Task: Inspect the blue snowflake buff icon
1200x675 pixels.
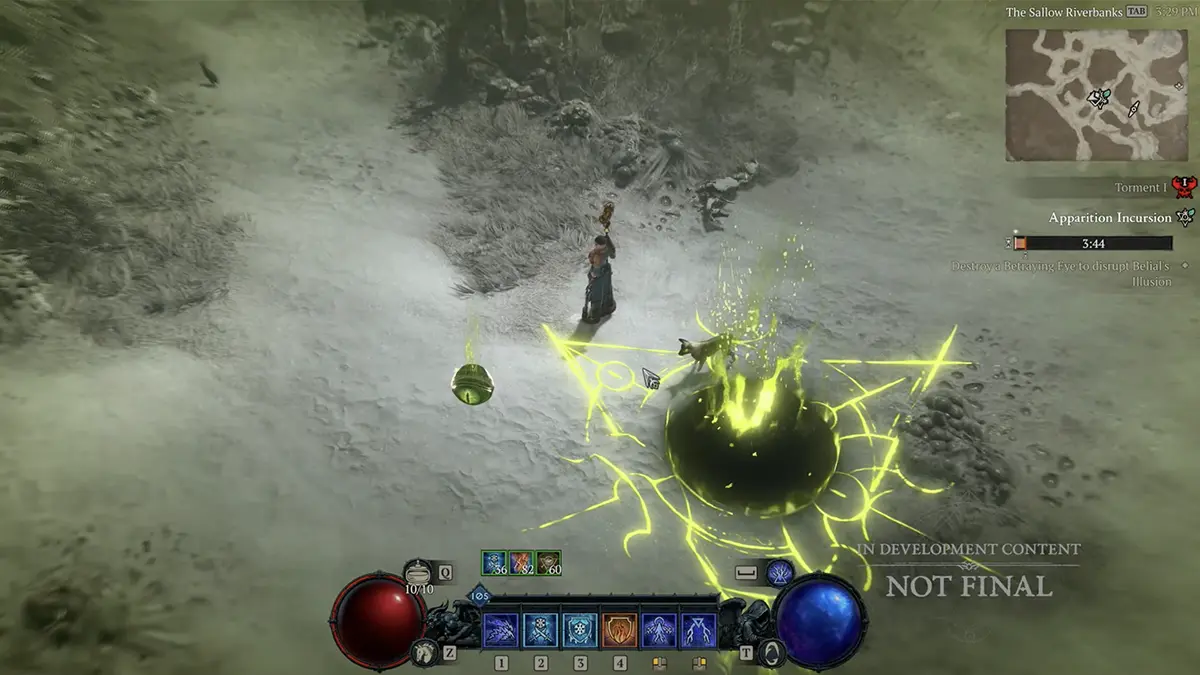Action: tap(494, 563)
